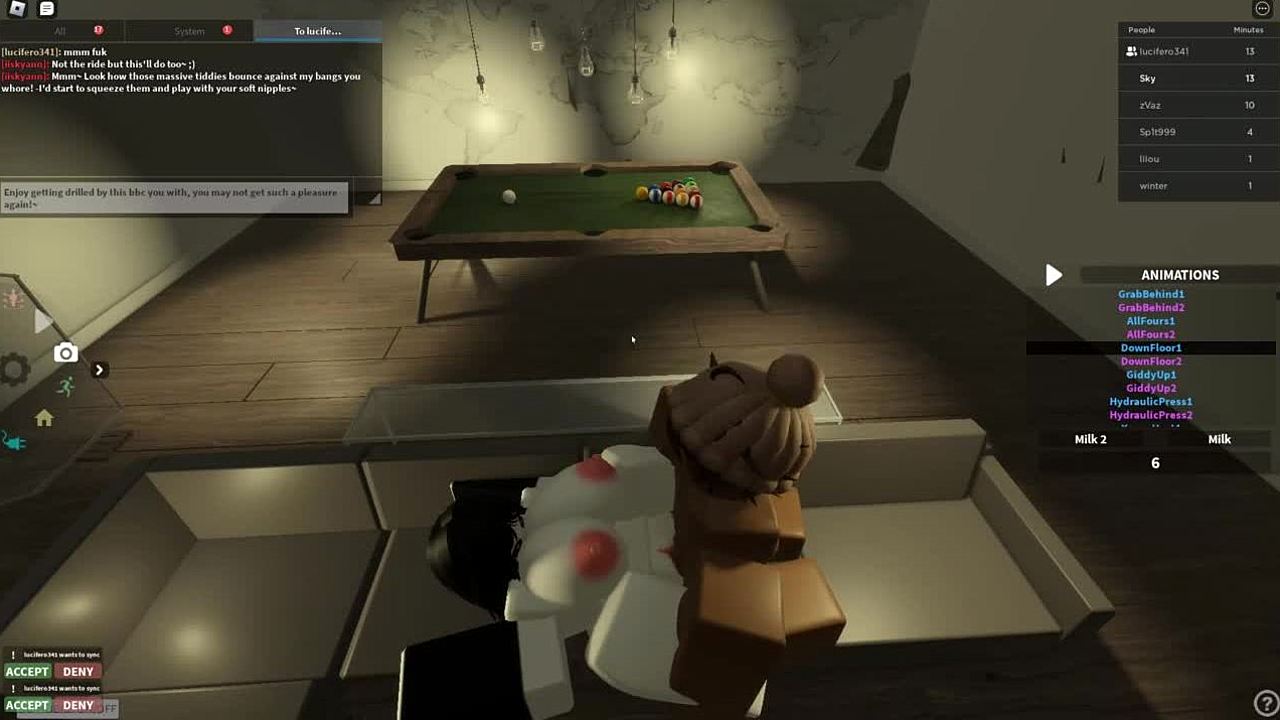This screenshot has width=1280, height=720.
Task: Switch to the All chat tab
Action: pyautogui.click(x=60, y=31)
